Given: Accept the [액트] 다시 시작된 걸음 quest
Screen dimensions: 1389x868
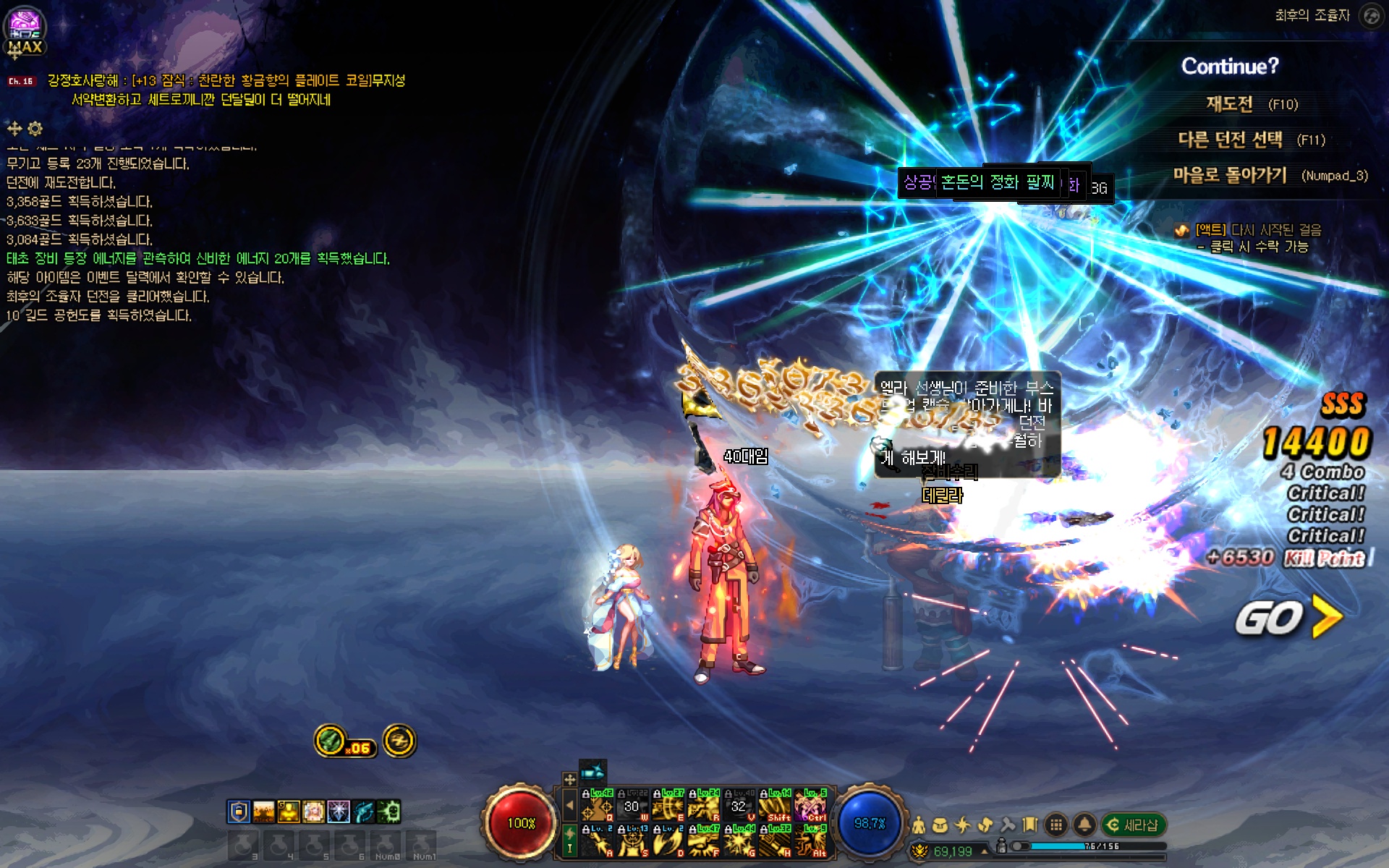Looking at the screenshot, I should [1257, 230].
